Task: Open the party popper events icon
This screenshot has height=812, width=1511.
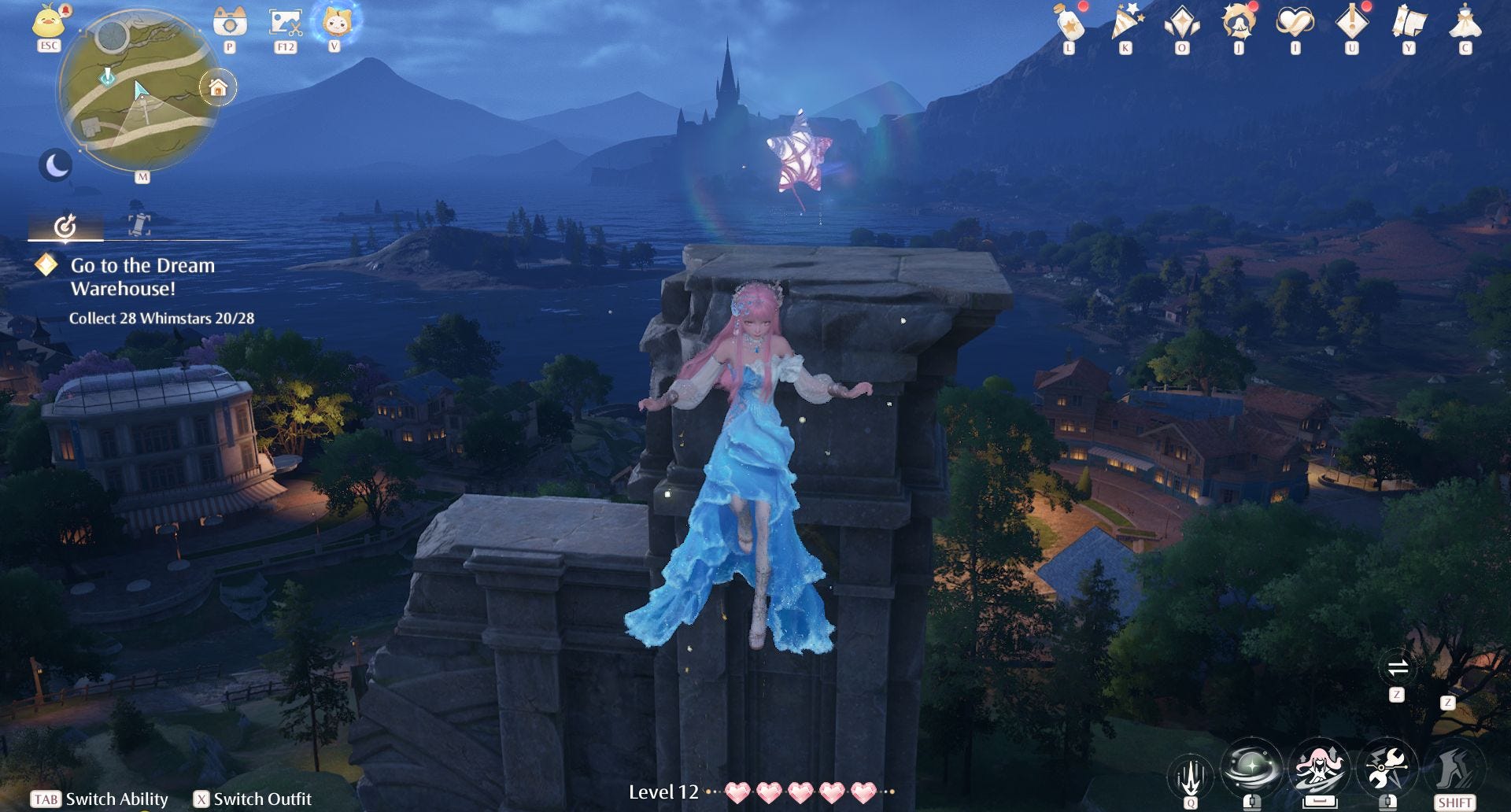Action: 1125,22
